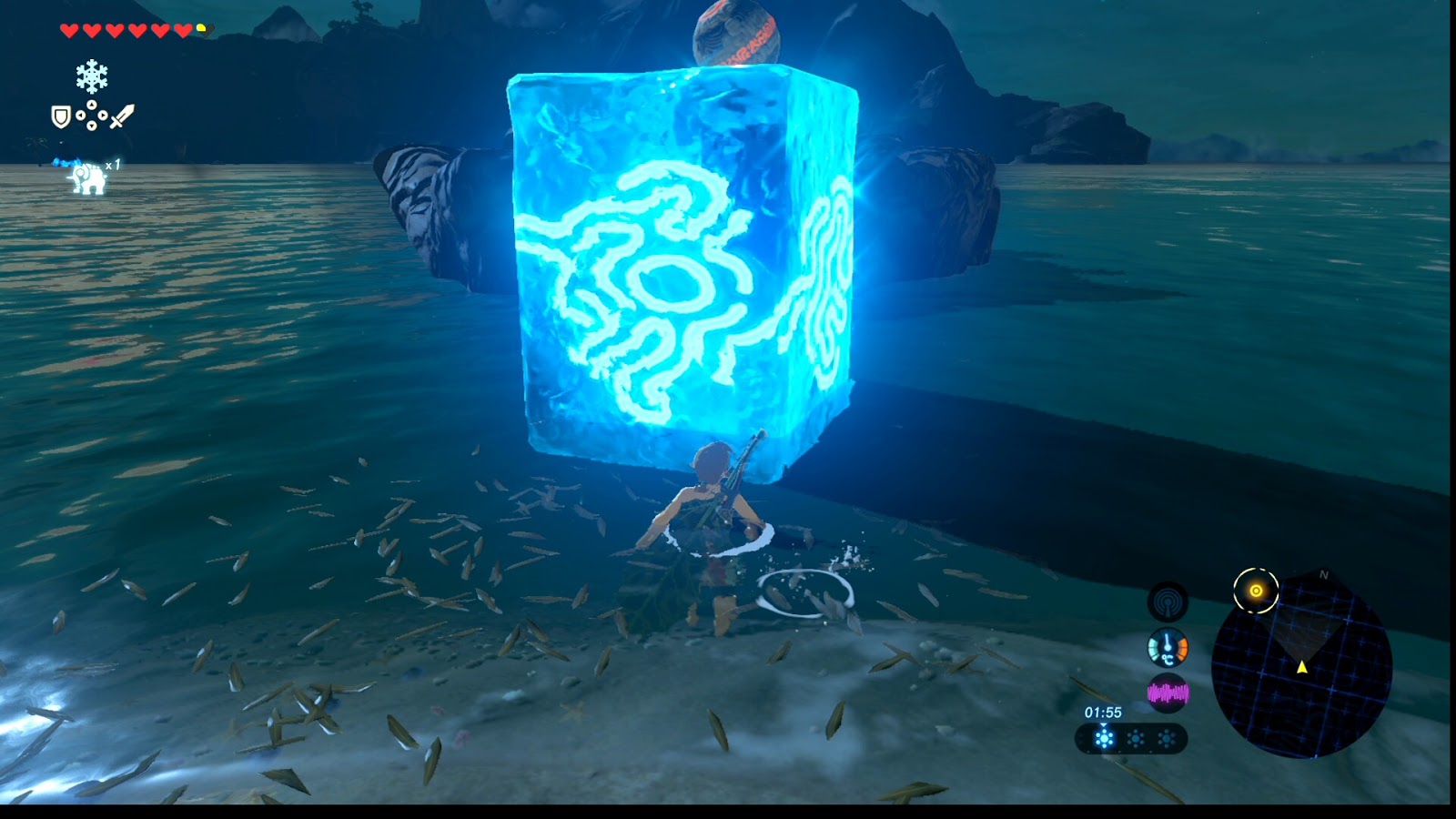Select the yellow objective marker on the minimap
The width and height of the screenshot is (1456, 819).
point(1257,589)
